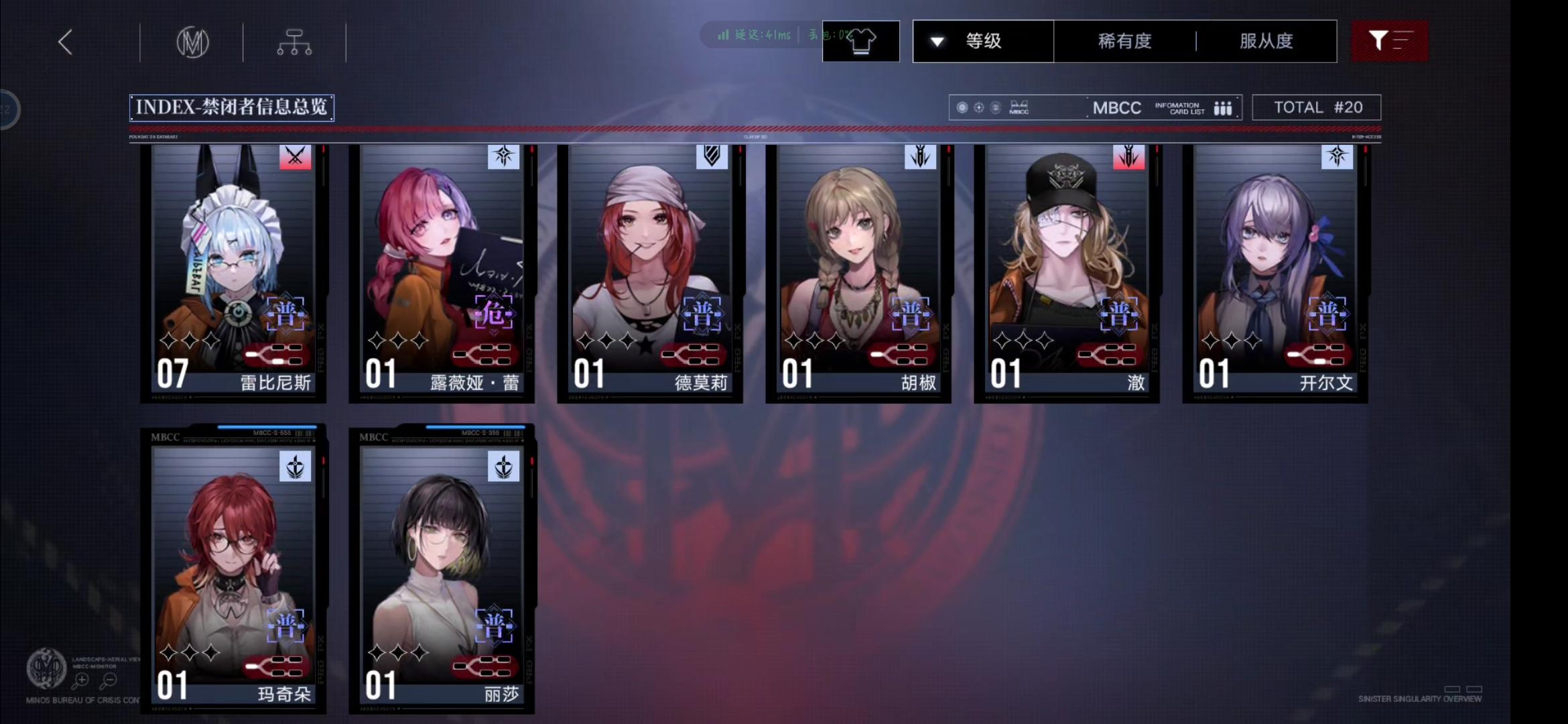Click the zoom-in magnifier near MBCC-MONITOR at bottom left
This screenshot has width=1568, height=724.
pyautogui.click(x=82, y=680)
